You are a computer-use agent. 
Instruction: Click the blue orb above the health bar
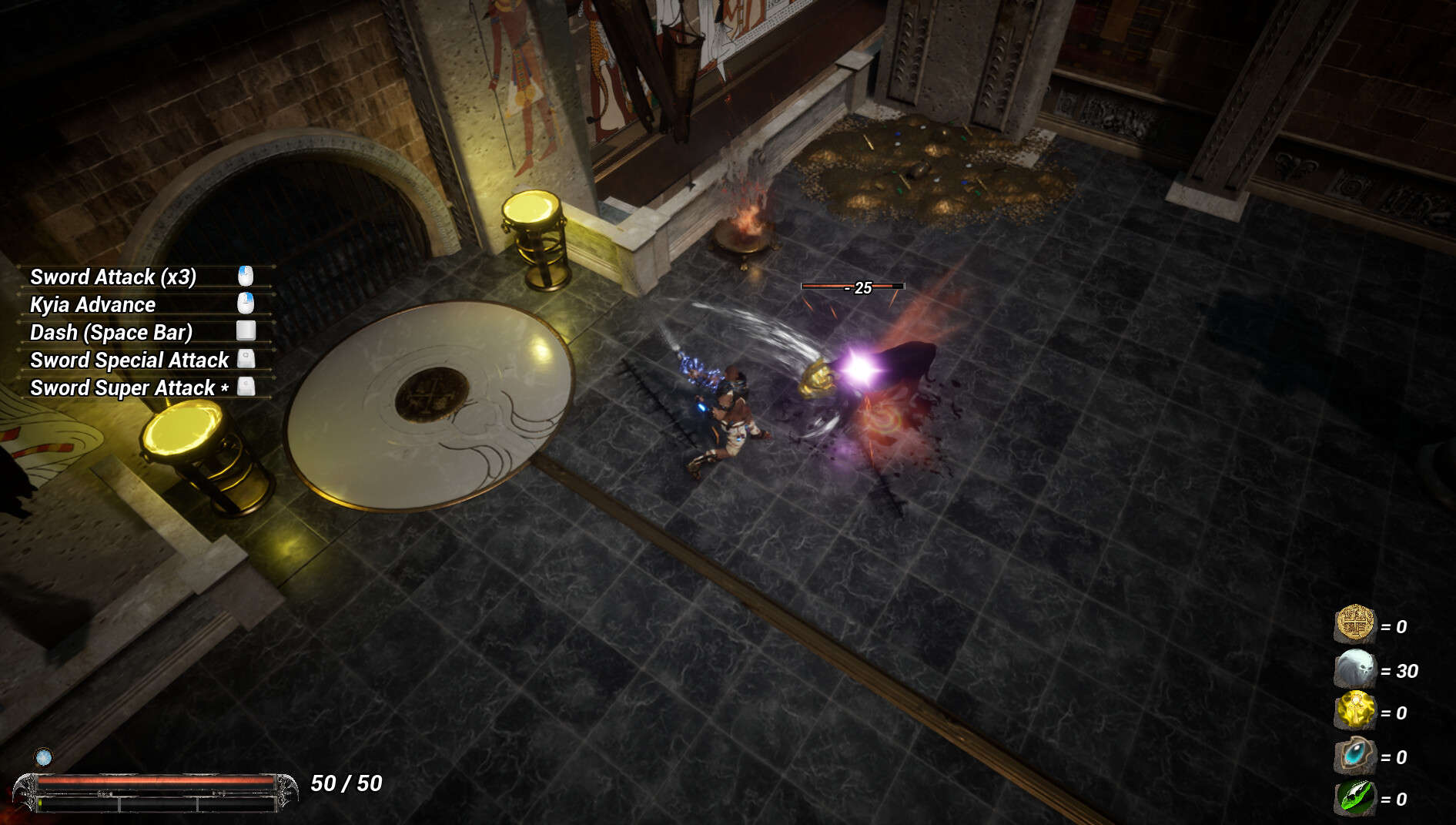coord(45,756)
